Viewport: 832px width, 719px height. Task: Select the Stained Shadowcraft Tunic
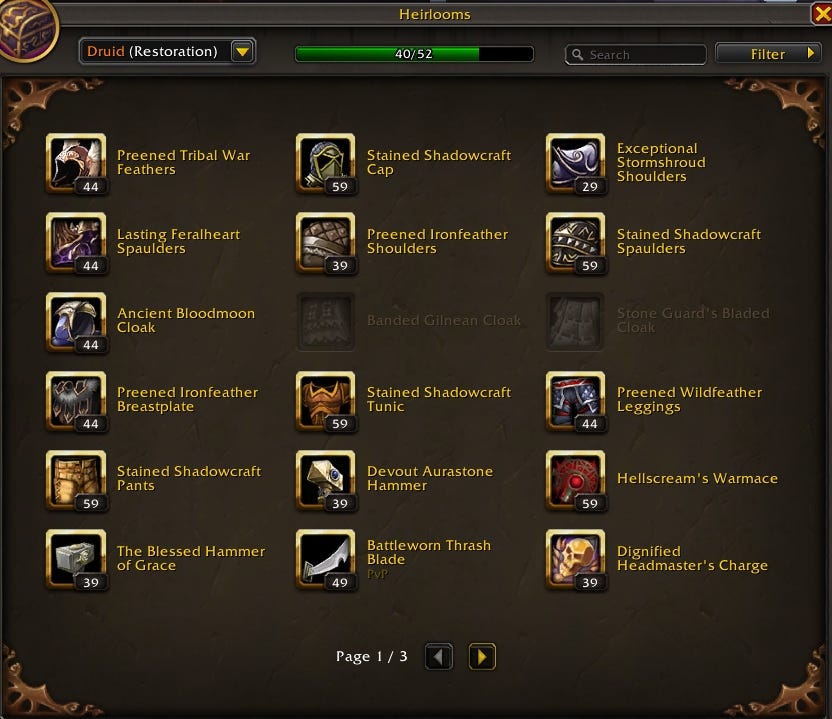coord(326,400)
